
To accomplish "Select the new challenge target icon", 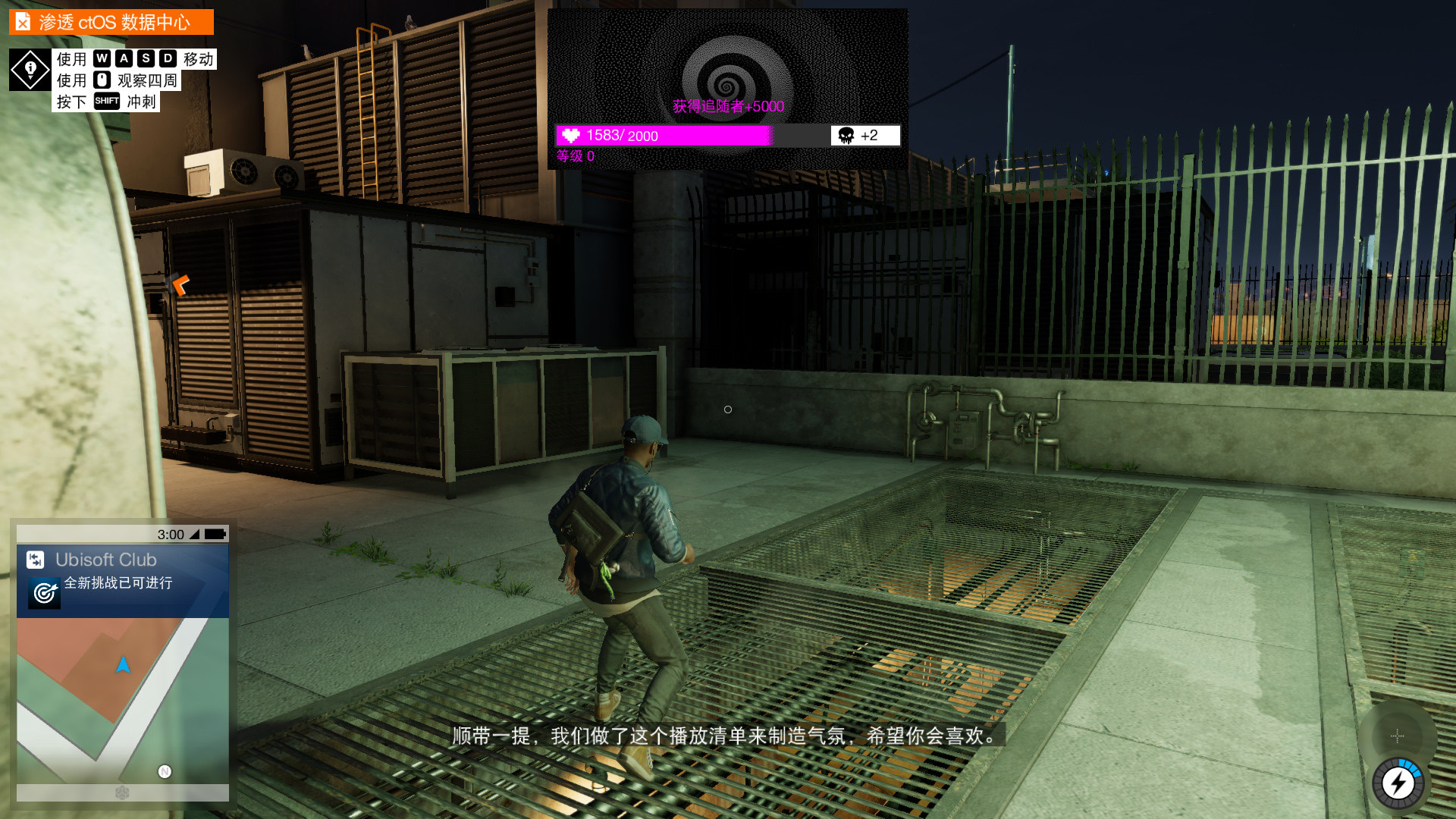I will 44,592.
